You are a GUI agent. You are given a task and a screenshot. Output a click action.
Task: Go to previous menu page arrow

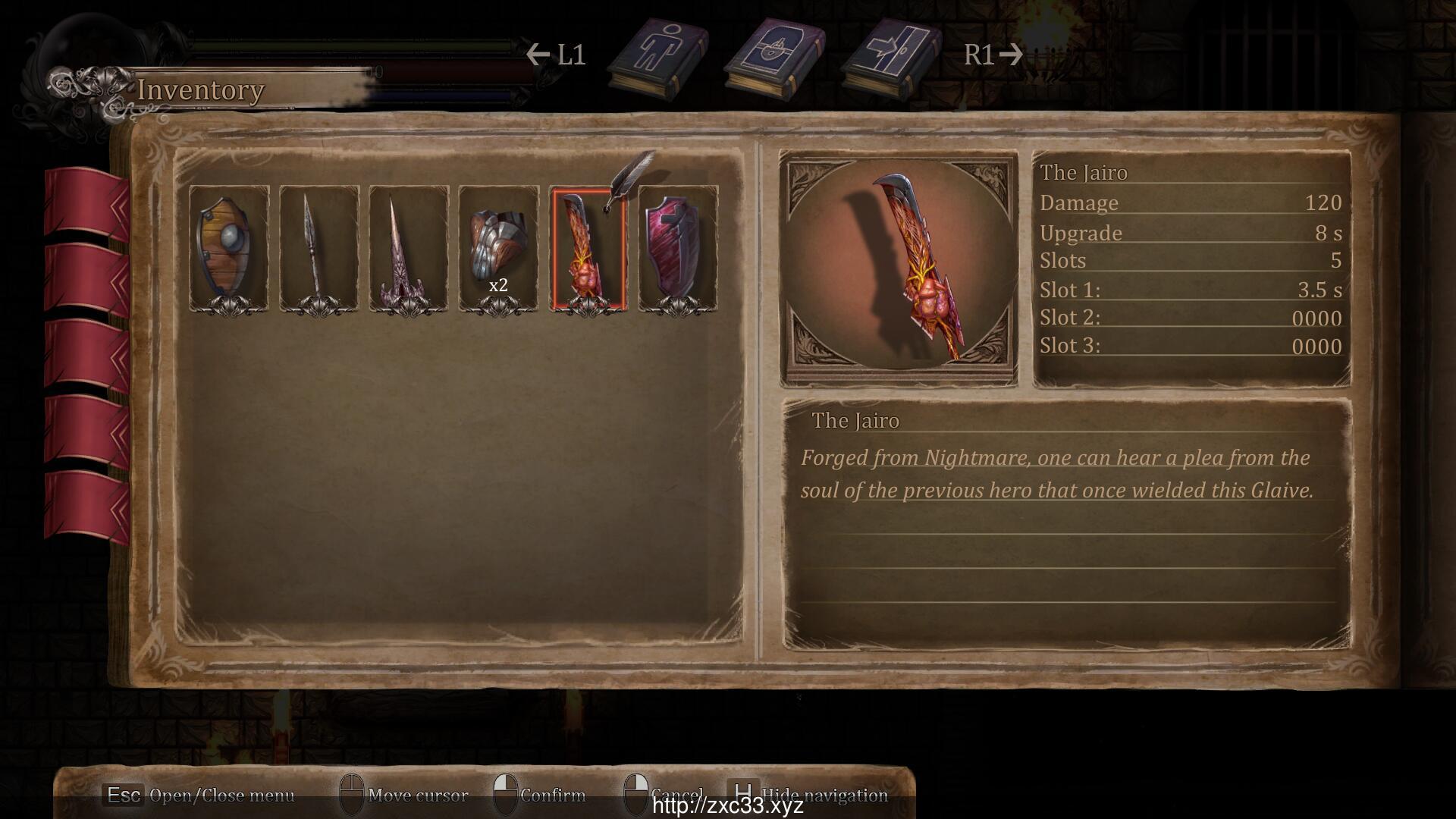tap(538, 55)
